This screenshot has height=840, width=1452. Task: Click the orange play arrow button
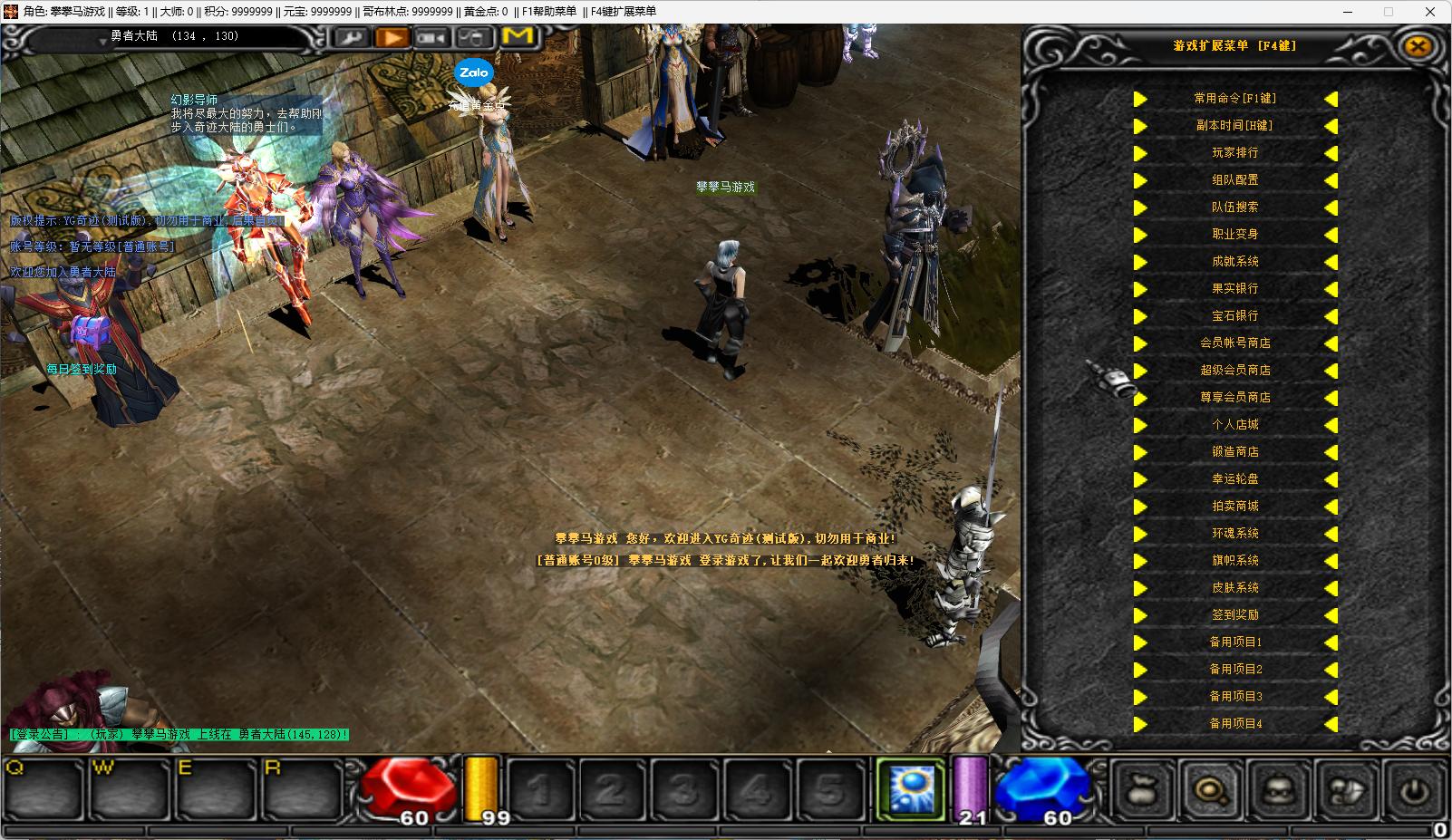[392, 37]
